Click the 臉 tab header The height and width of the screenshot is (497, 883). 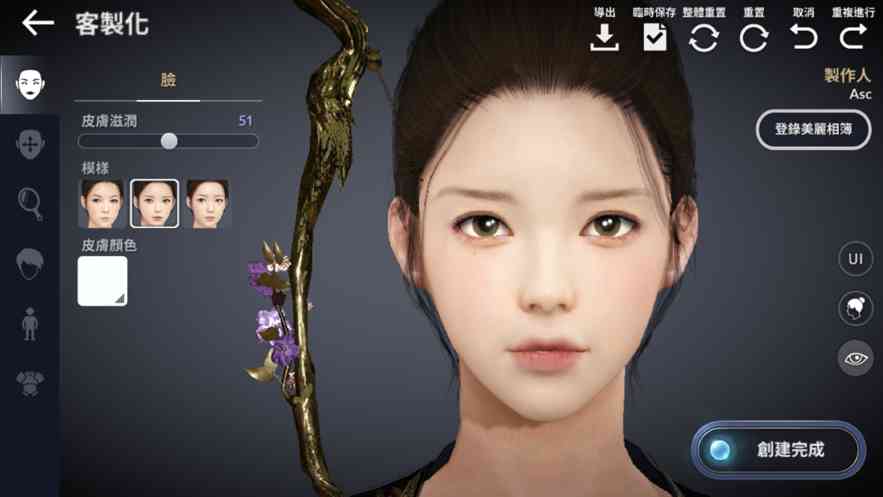click(168, 80)
